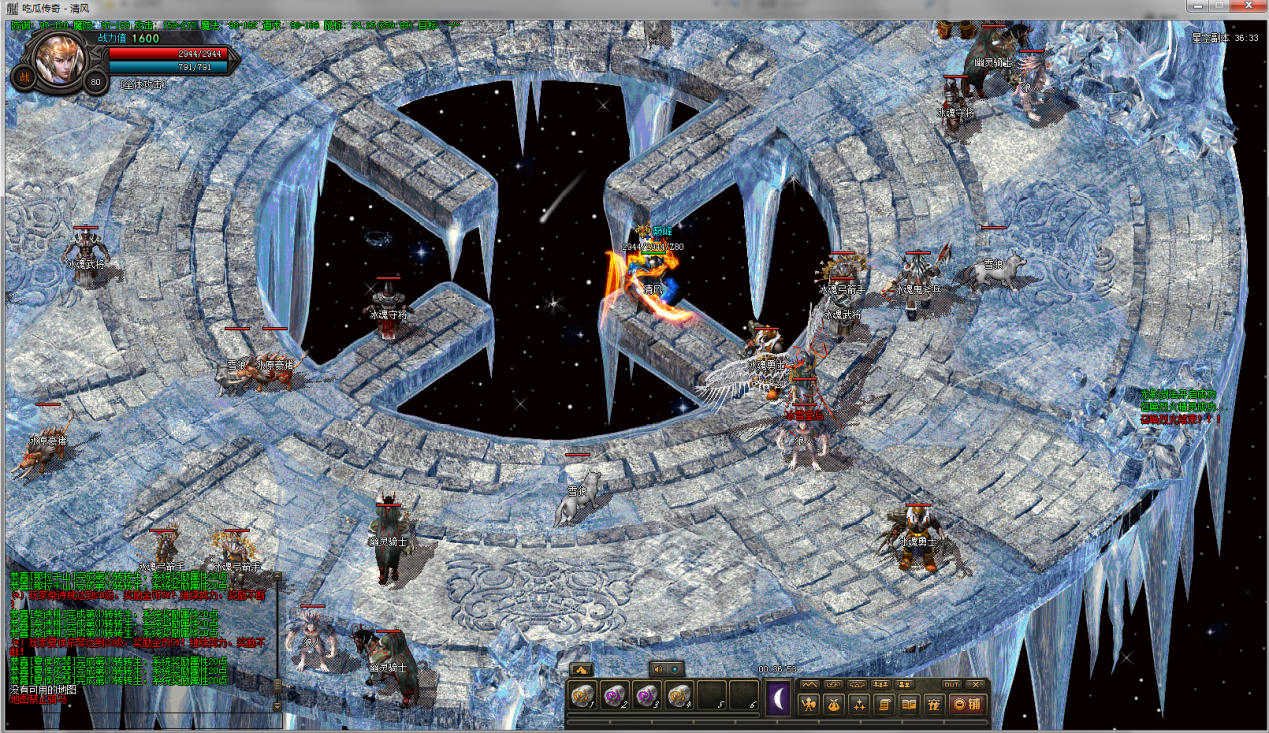Open the open-book icon menu
Screen dimensions: 1269x733
tap(909, 704)
